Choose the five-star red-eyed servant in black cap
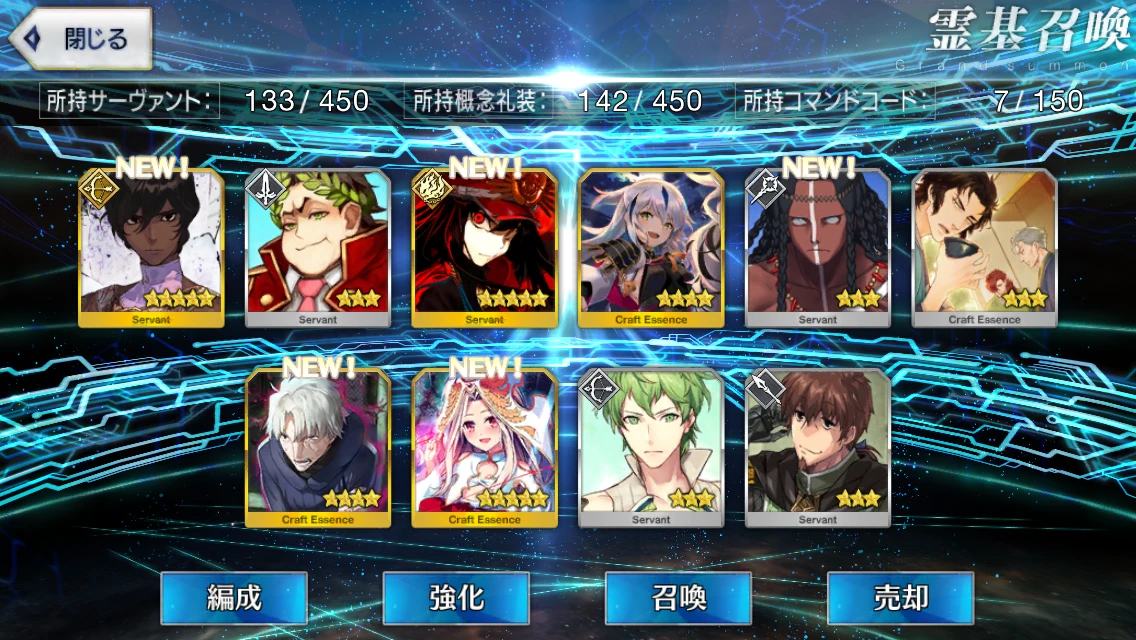Screen dimensions: 1136x640 (x=484, y=248)
